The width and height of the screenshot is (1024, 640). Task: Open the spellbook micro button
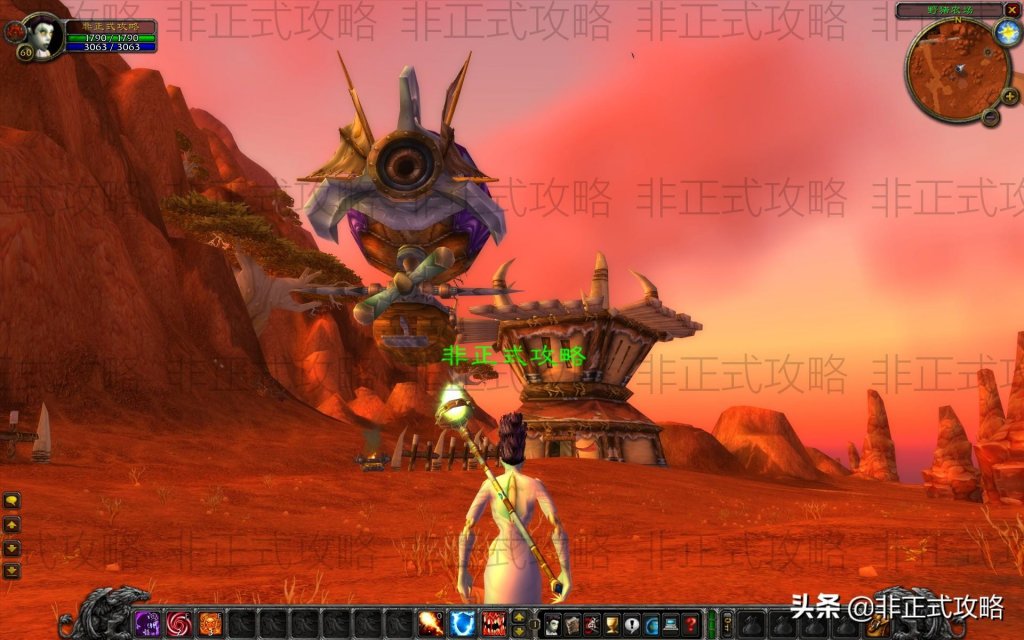point(572,624)
